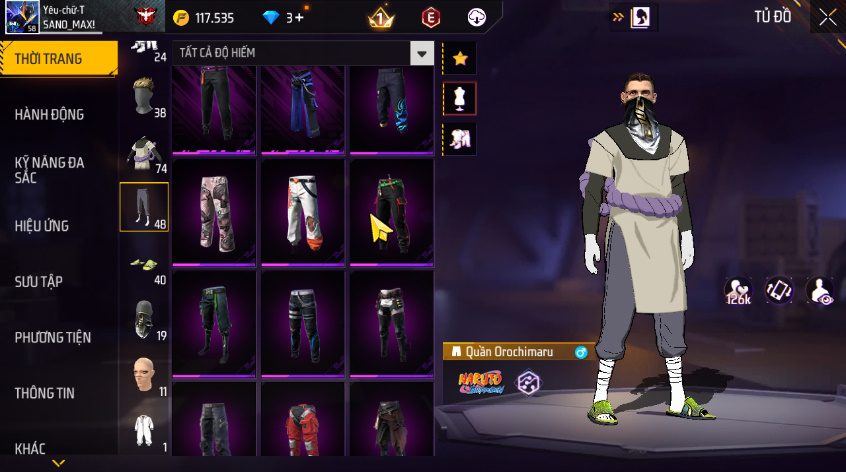Image resolution: width=846 pixels, height=472 pixels.
Task: Open the top clothing category with count 74
Action: click(x=144, y=152)
